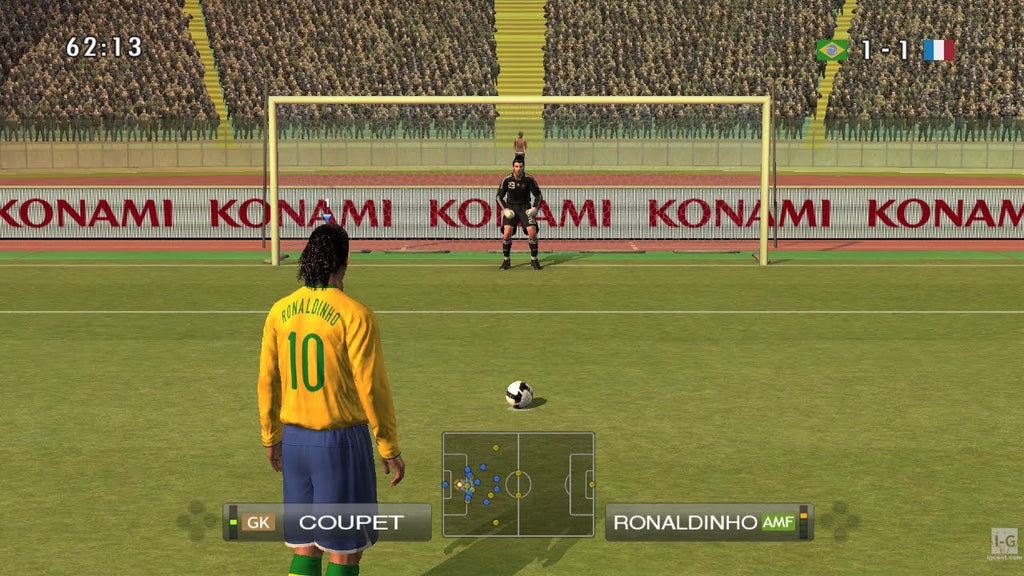Click the Brazil flag icon
The height and width of the screenshot is (576, 1024).
tap(831, 50)
